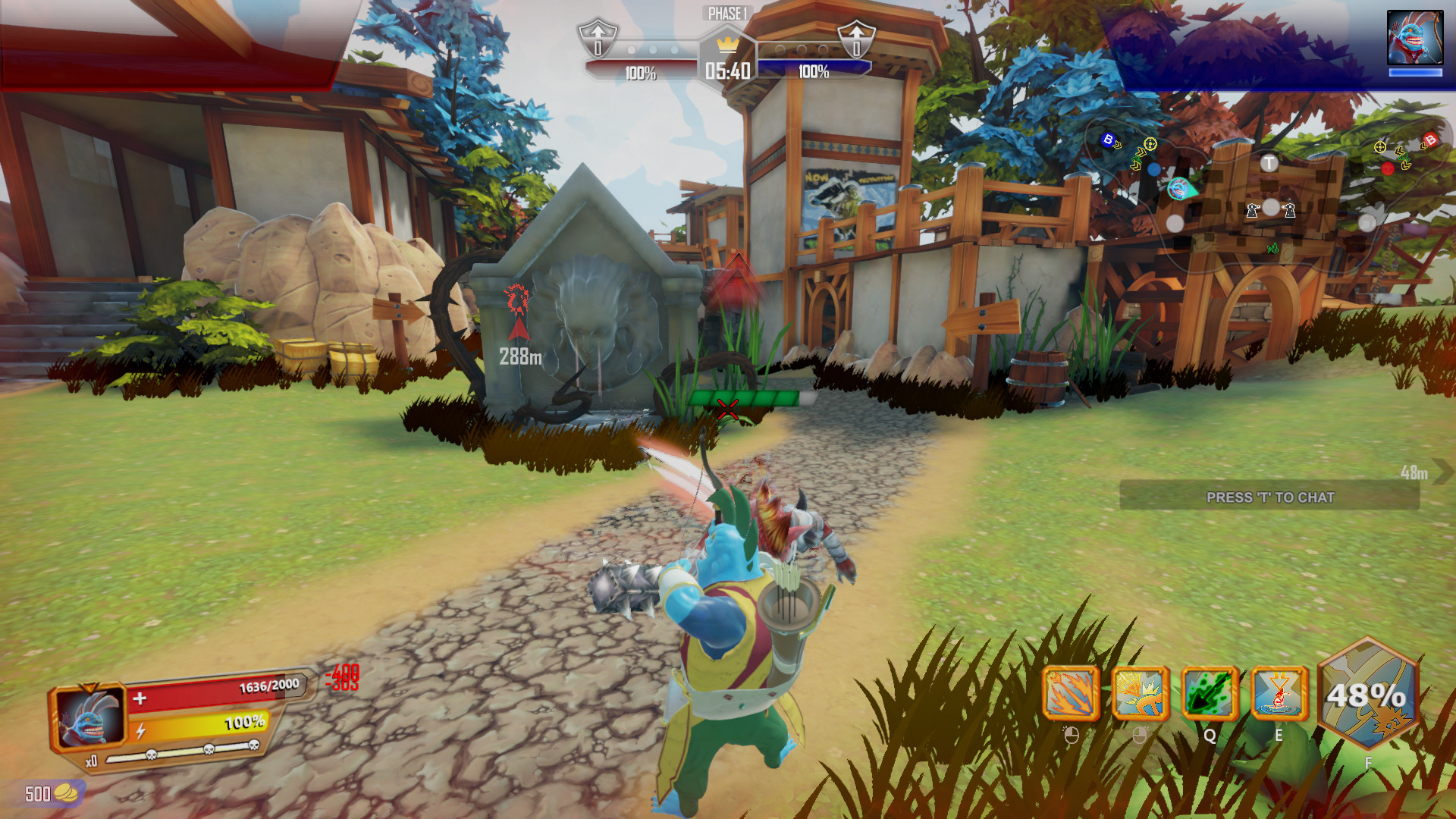The width and height of the screenshot is (1456, 819).
Task: Click a turret icon on the minimap
Action: pos(1252,212)
